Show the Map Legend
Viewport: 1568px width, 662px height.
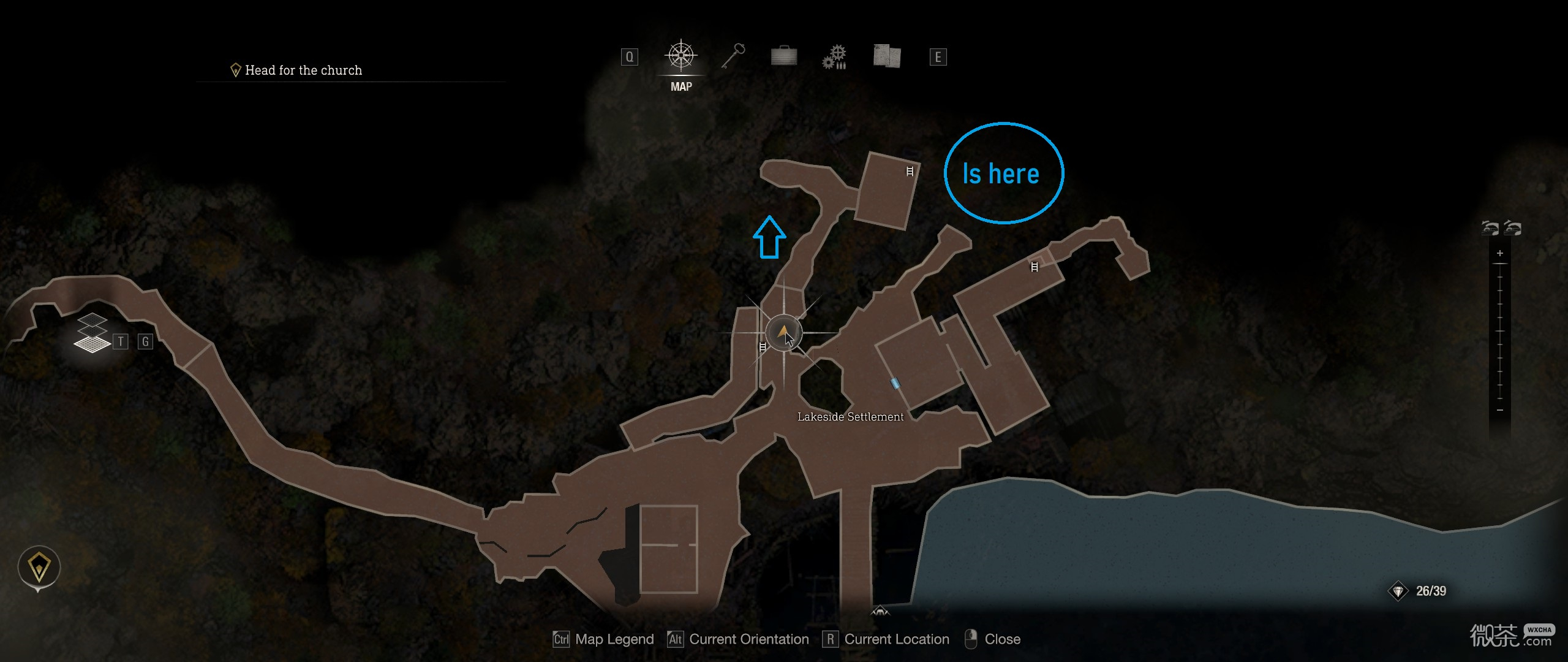(x=603, y=639)
